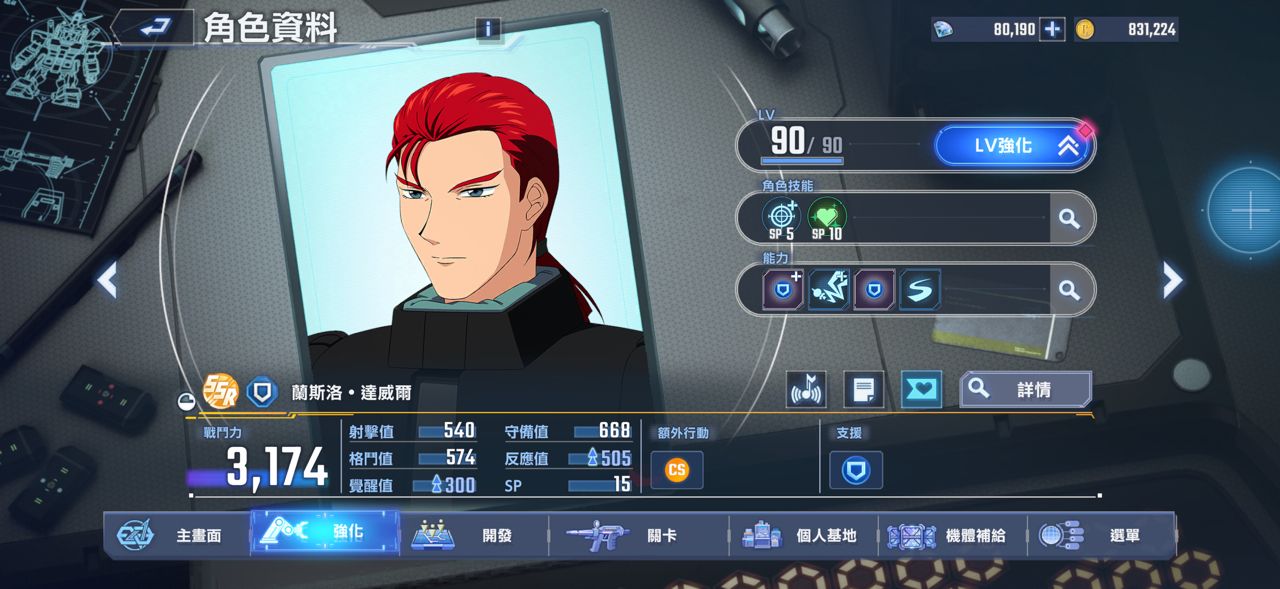Inspect character skills with magnifier button
The width and height of the screenshot is (1280, 589).
[x=1070, y=218]
